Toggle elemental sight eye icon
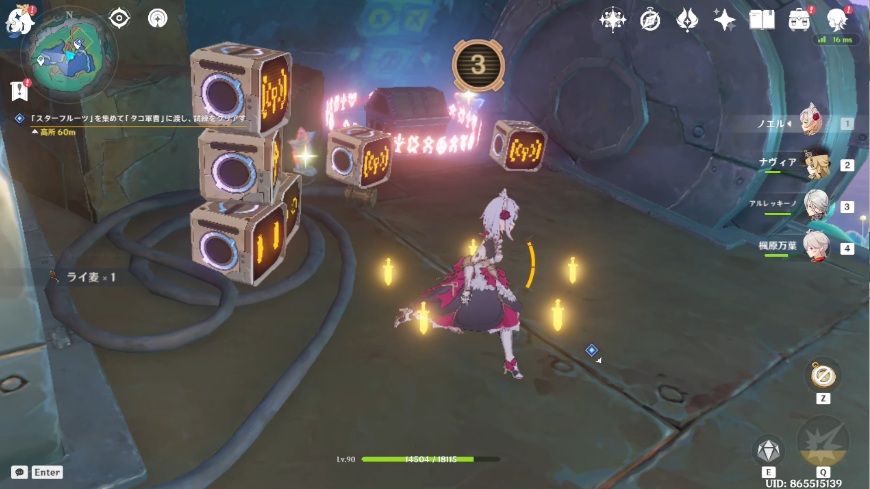The image size is (870, 489). click(119, 18)
